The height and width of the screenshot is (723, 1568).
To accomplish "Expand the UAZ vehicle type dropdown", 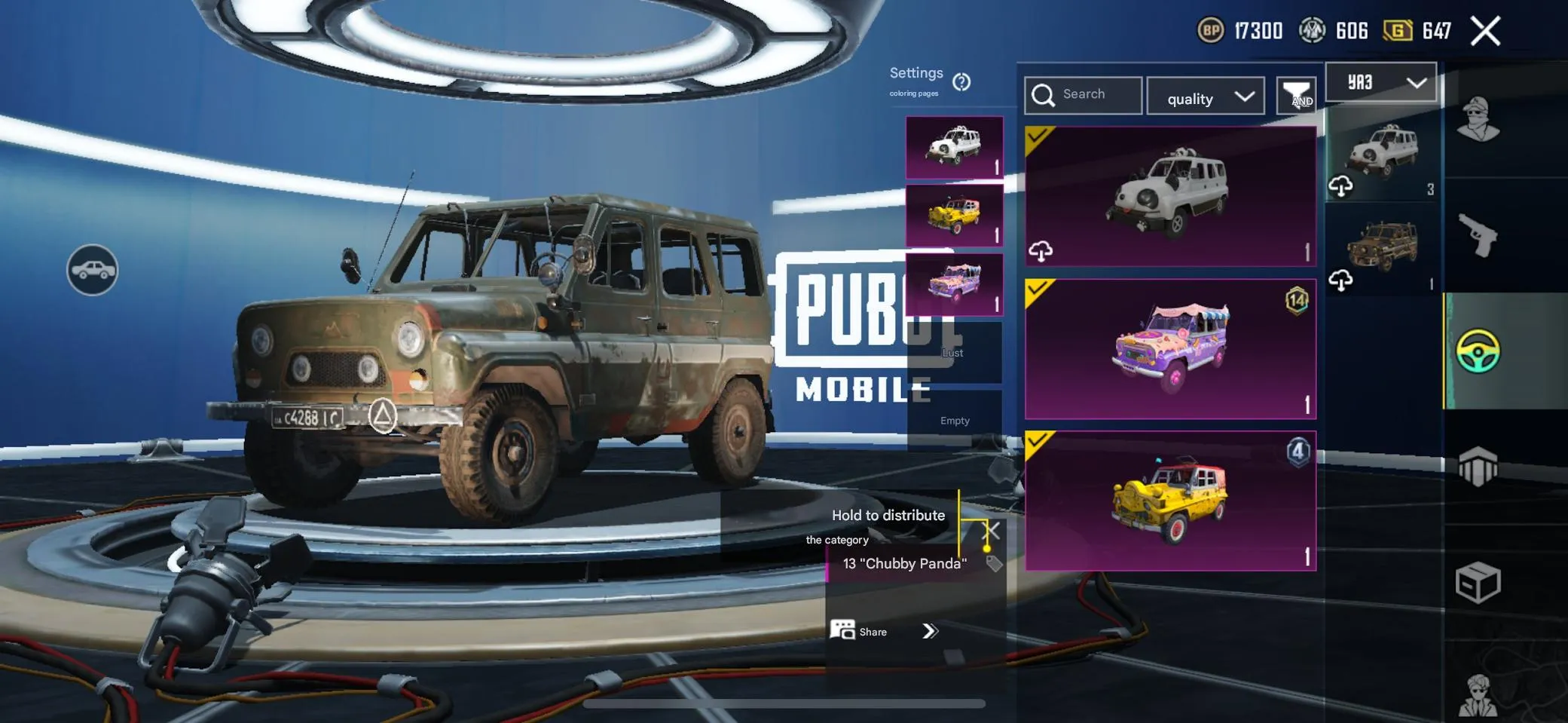I will (1380, 82).
